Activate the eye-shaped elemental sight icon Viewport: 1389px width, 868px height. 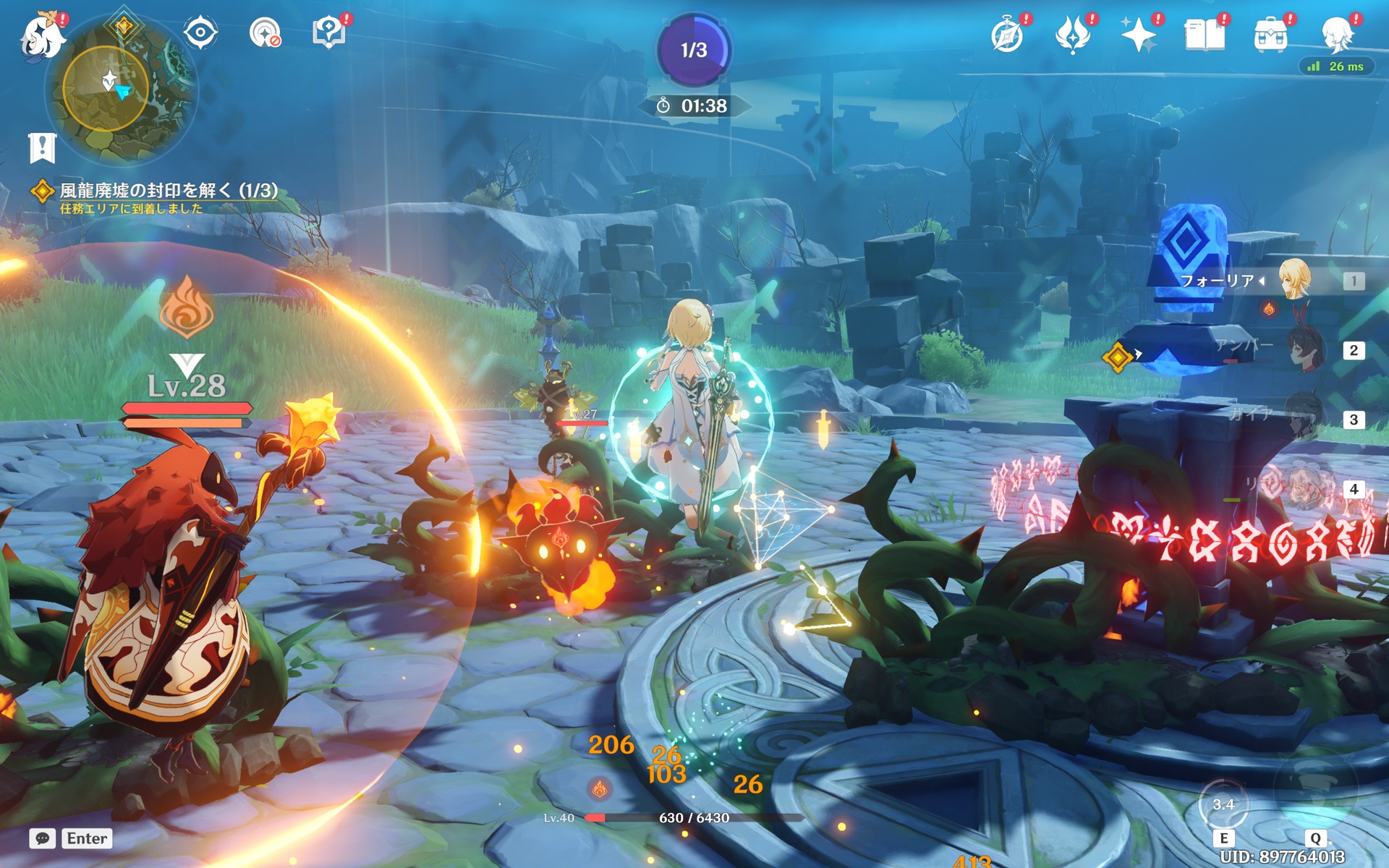(x=200, y=33)
